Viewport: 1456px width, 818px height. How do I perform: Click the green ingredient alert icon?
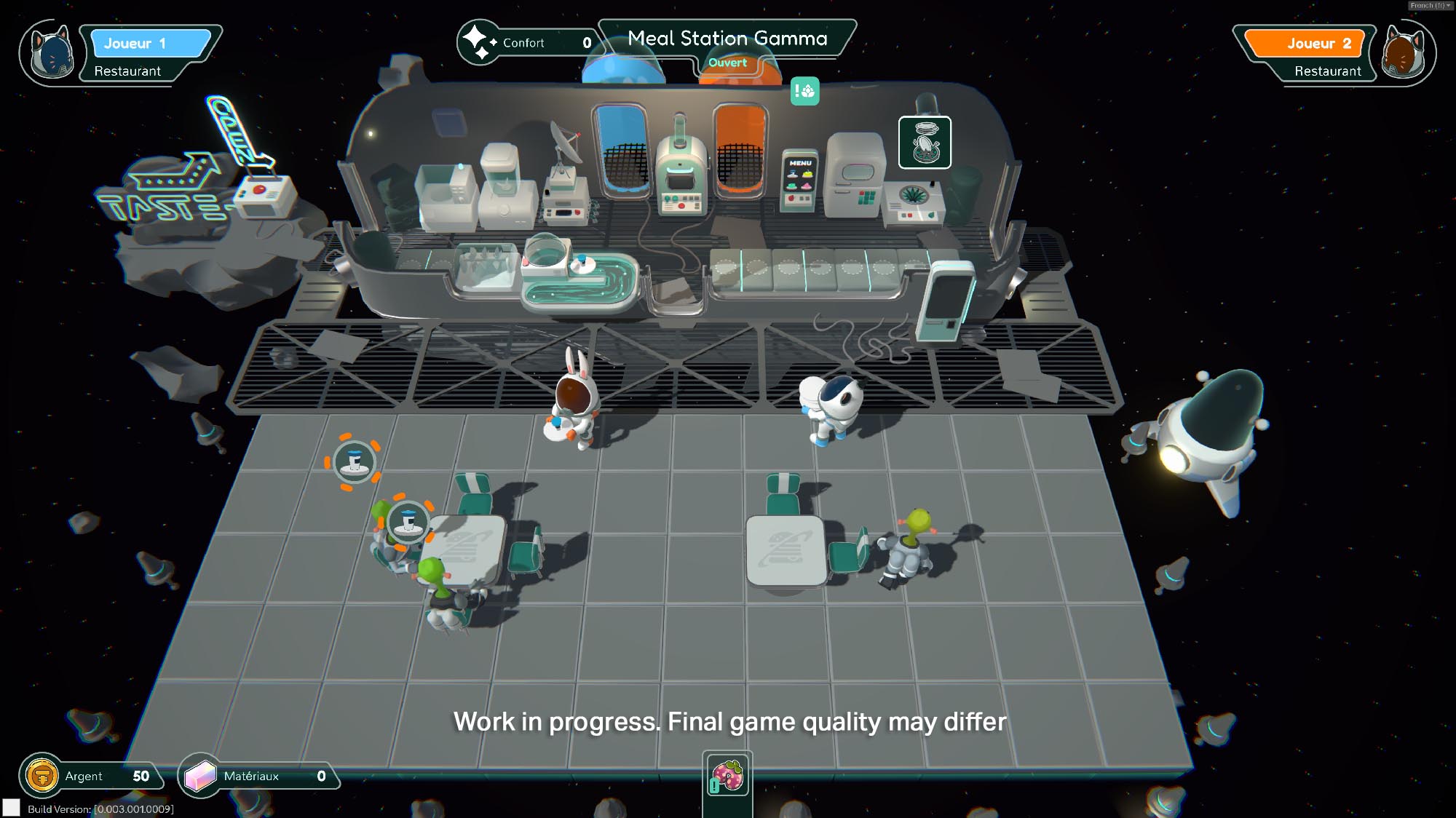[804, 92]
